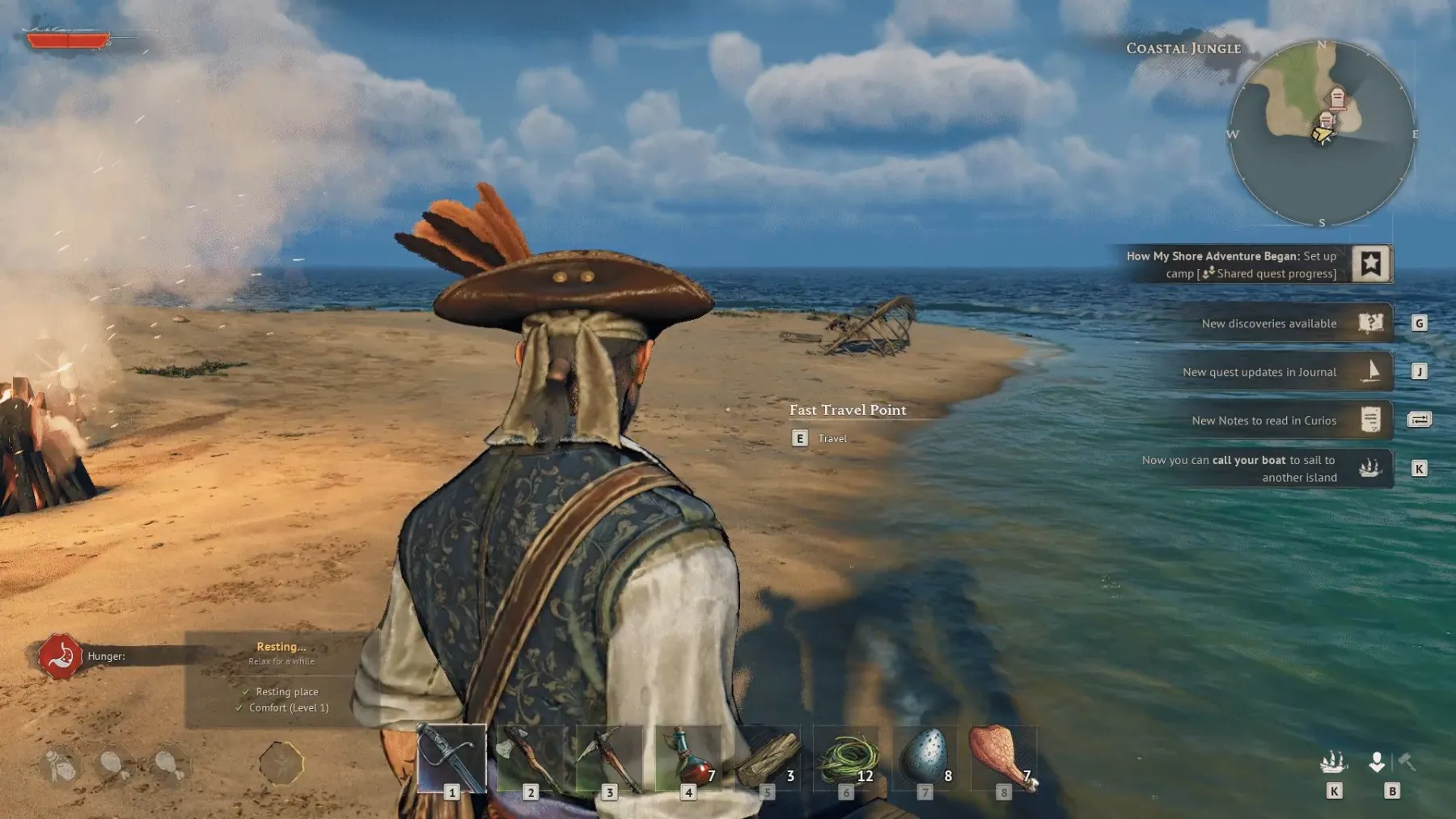The width and height of the screenshot is (1456, 819).
Task: Click the empty potion food-buff slot
Action: [x=61, y=765]
